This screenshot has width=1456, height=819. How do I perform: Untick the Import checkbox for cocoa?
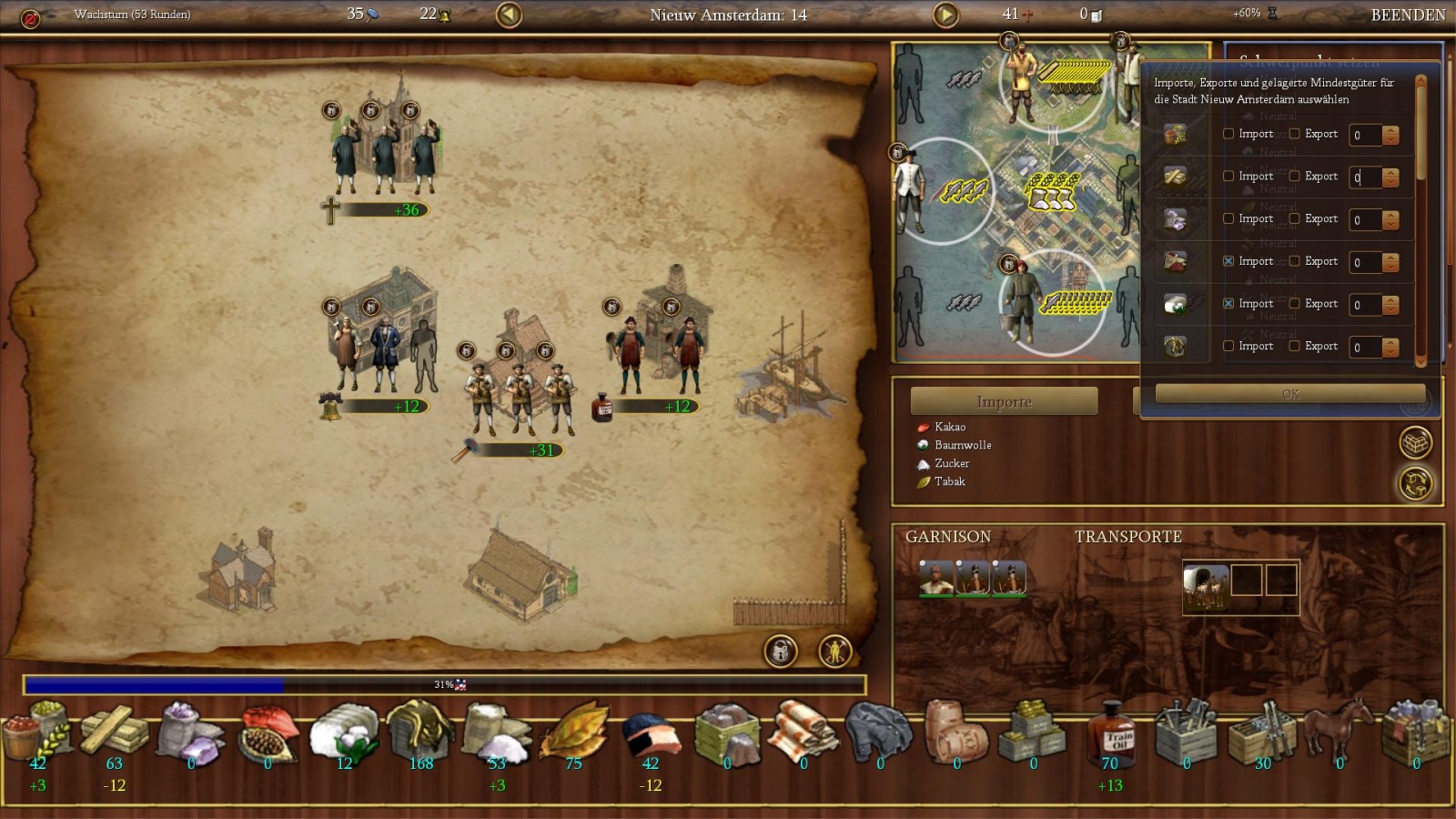coord(1228,261)
